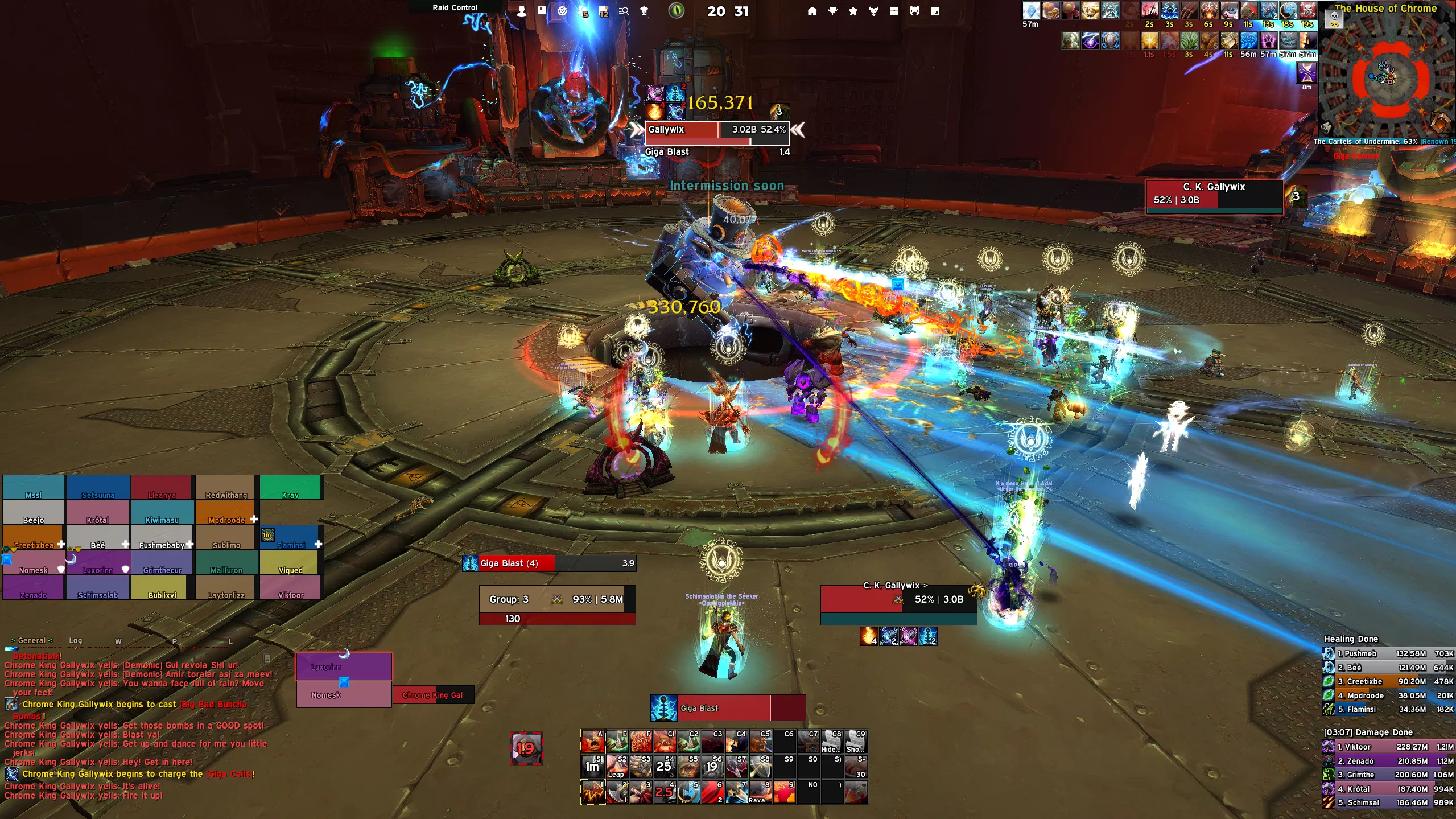Click the green cat-eye orb in the top bar
This screenshot has height=819, width=1456.
click(676, 11)
